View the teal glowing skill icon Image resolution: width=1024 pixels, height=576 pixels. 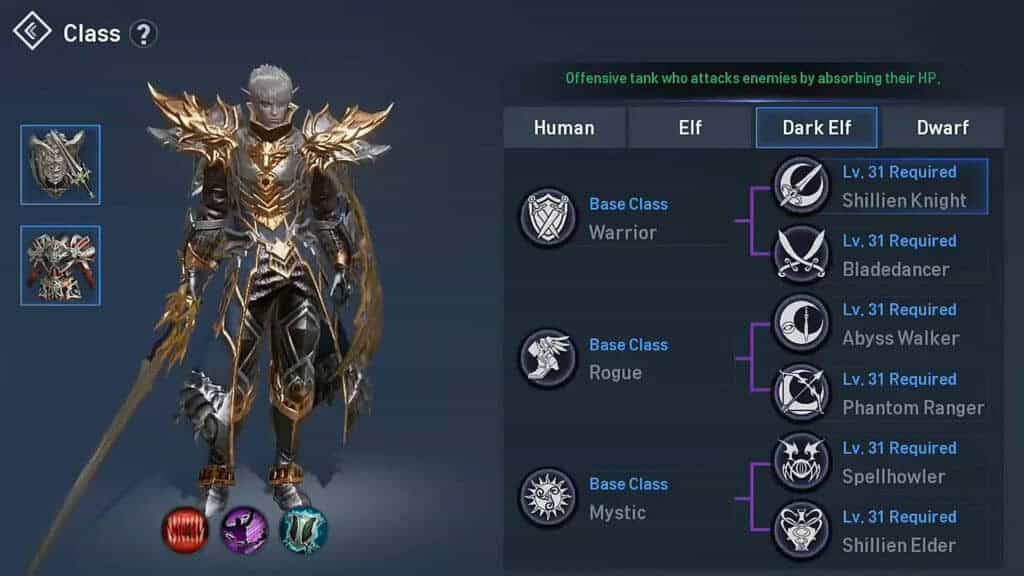point(303,529)
